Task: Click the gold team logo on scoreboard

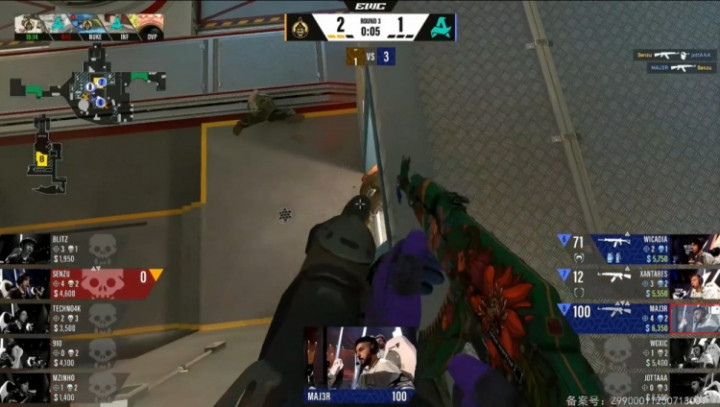Action: click(299, 26)
